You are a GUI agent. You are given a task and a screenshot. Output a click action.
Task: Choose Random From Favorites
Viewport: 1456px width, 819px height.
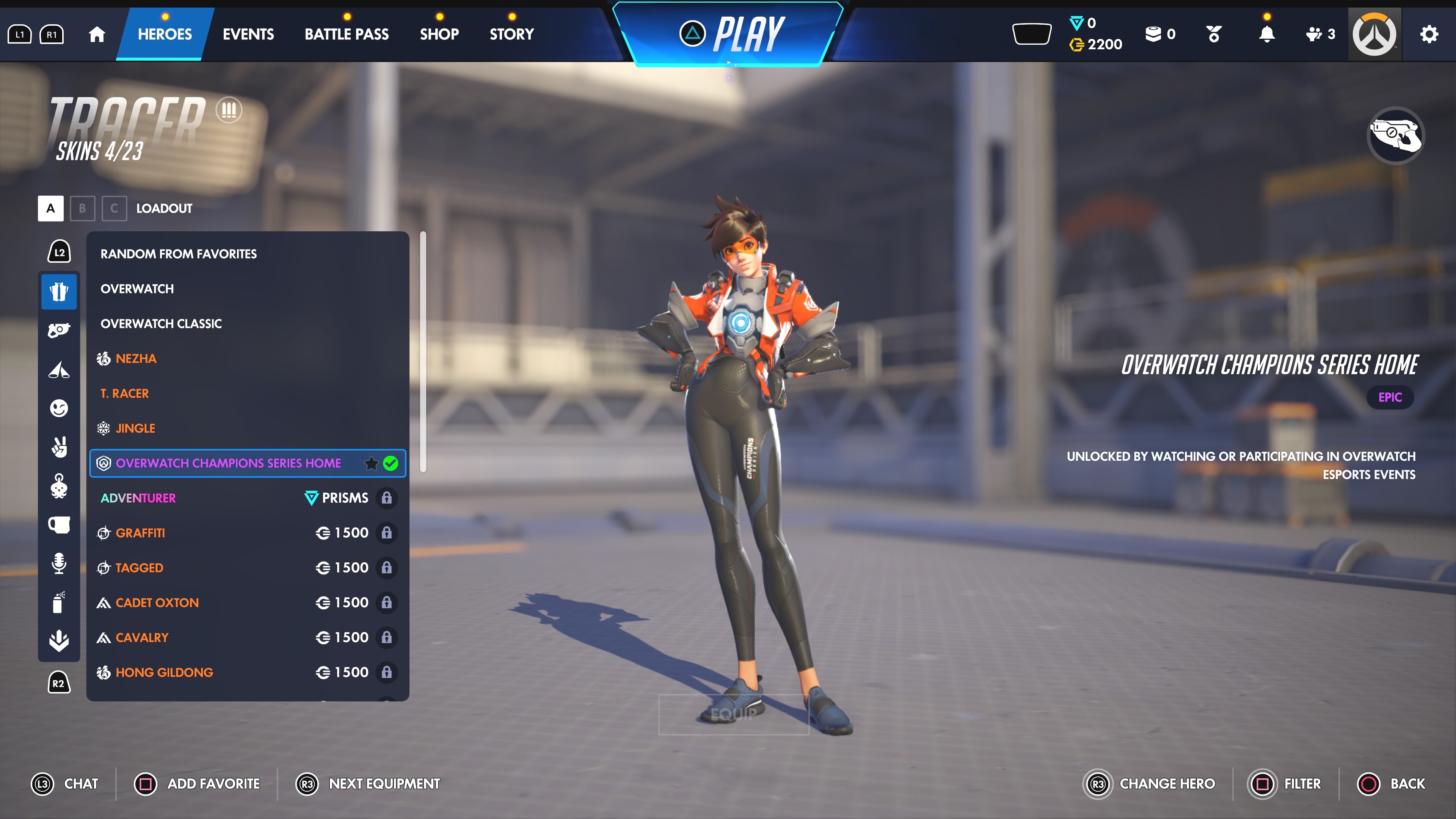coord(179,254)
